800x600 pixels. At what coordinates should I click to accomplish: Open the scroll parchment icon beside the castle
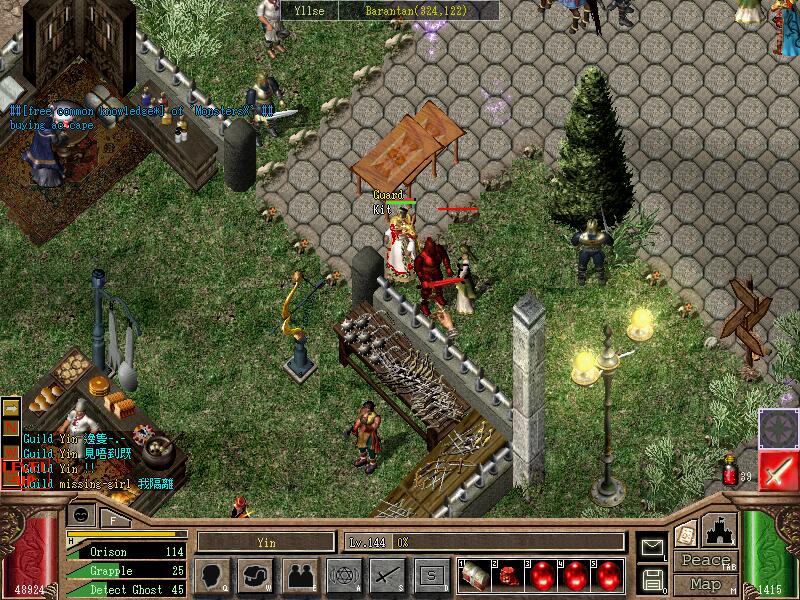tap(687, 535)
